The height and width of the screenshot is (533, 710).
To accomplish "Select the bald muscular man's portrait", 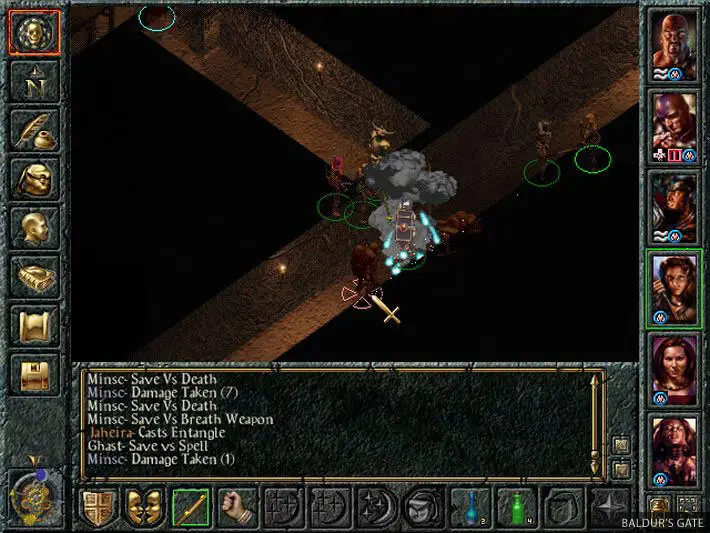I will tap(673, 46).
